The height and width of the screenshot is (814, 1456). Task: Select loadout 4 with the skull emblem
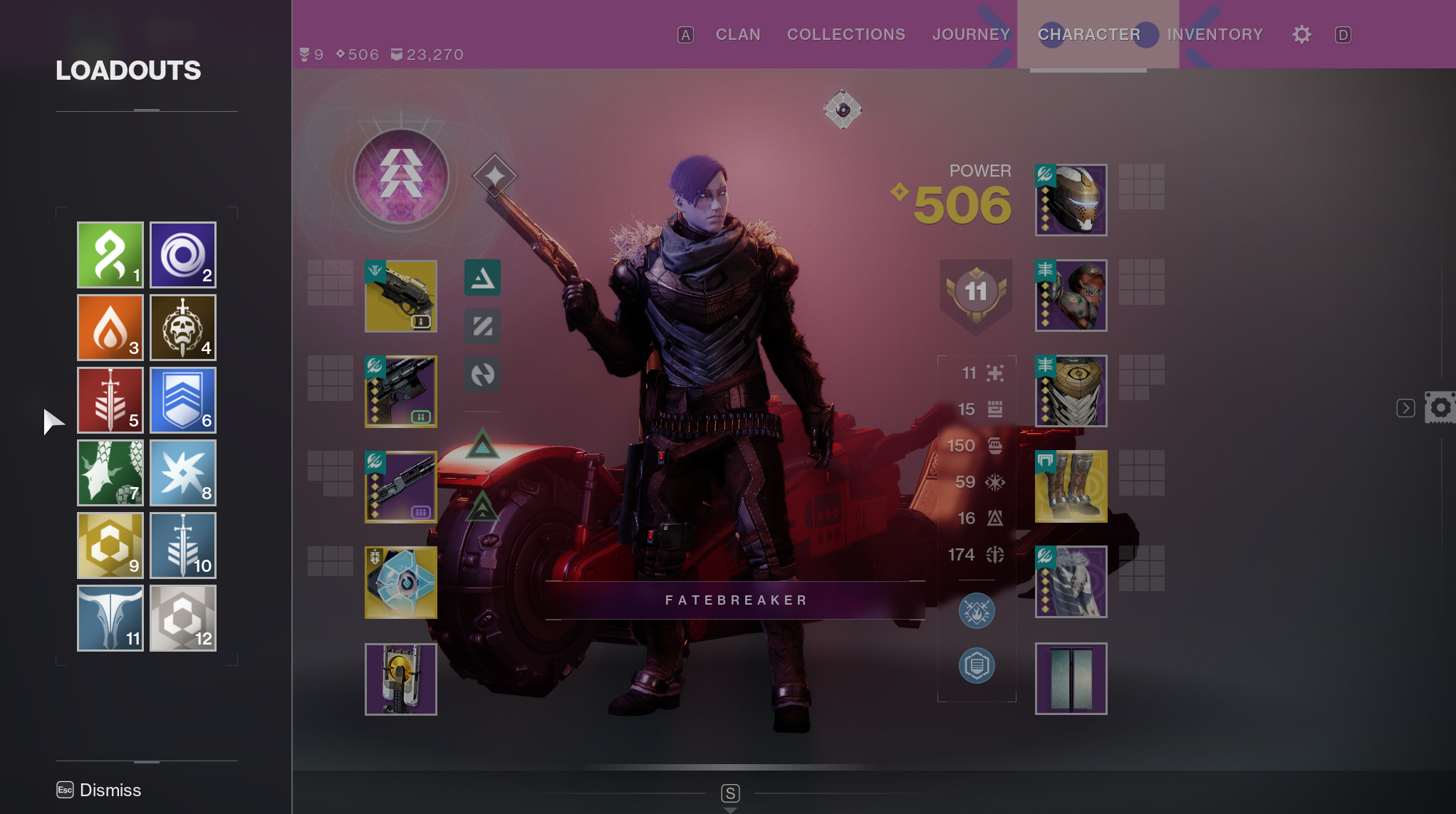pos(183,327)
